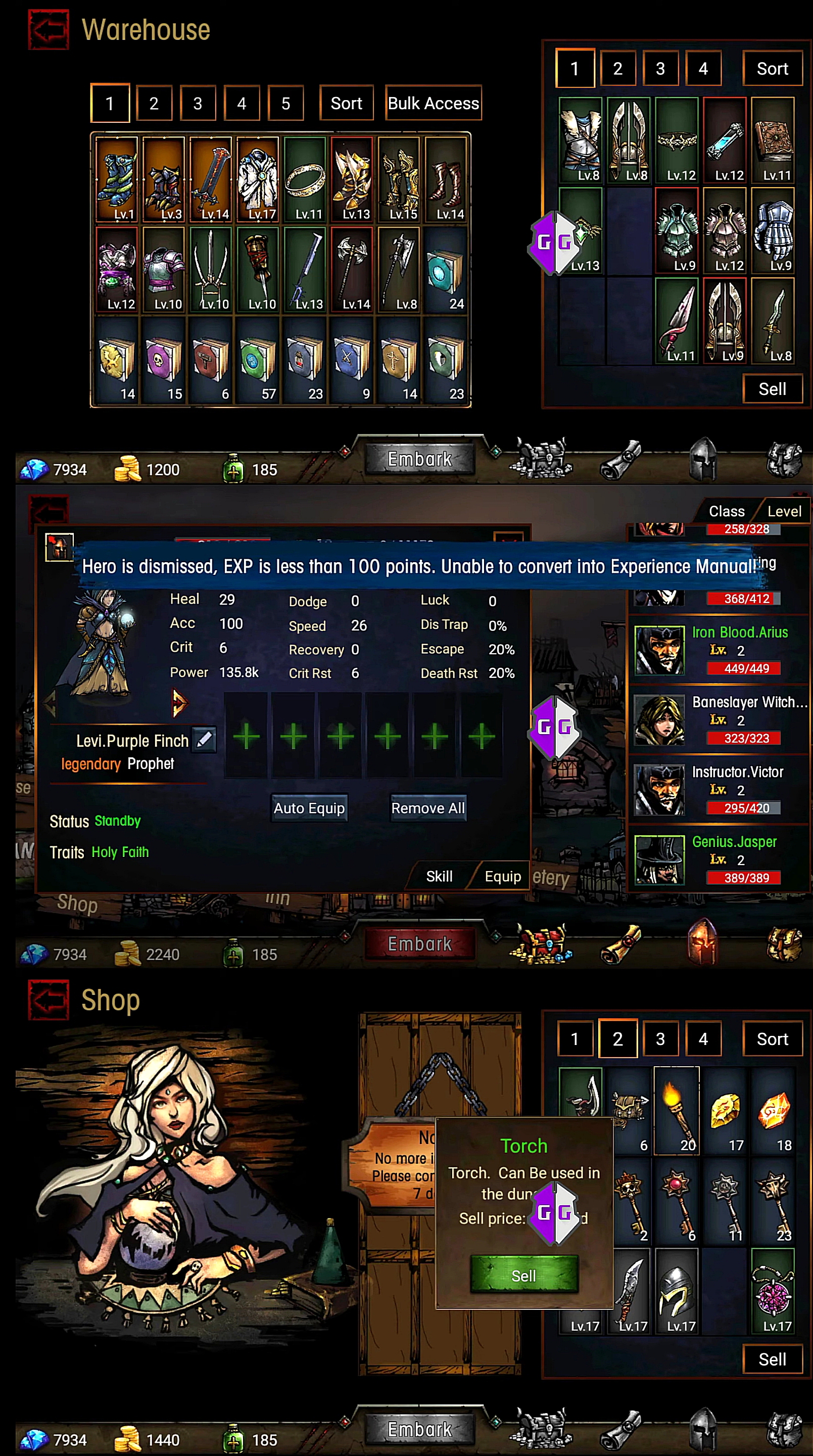813x1456 pixels.
Task: Select the pink amulet Lv.17 in the shop bag
Action: pyautogui.click(x=772, y=1290)
